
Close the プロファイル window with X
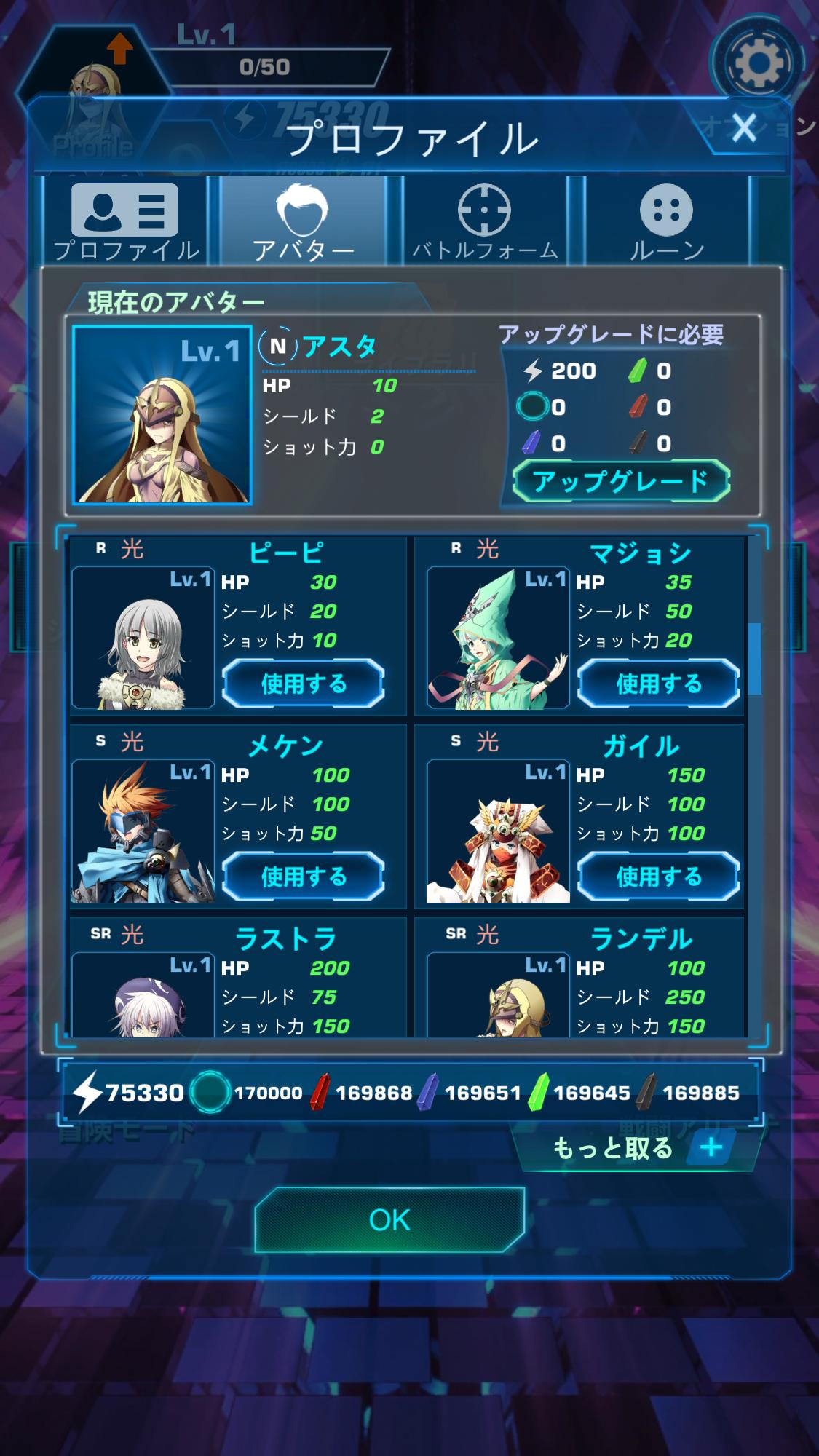(744, 128)
